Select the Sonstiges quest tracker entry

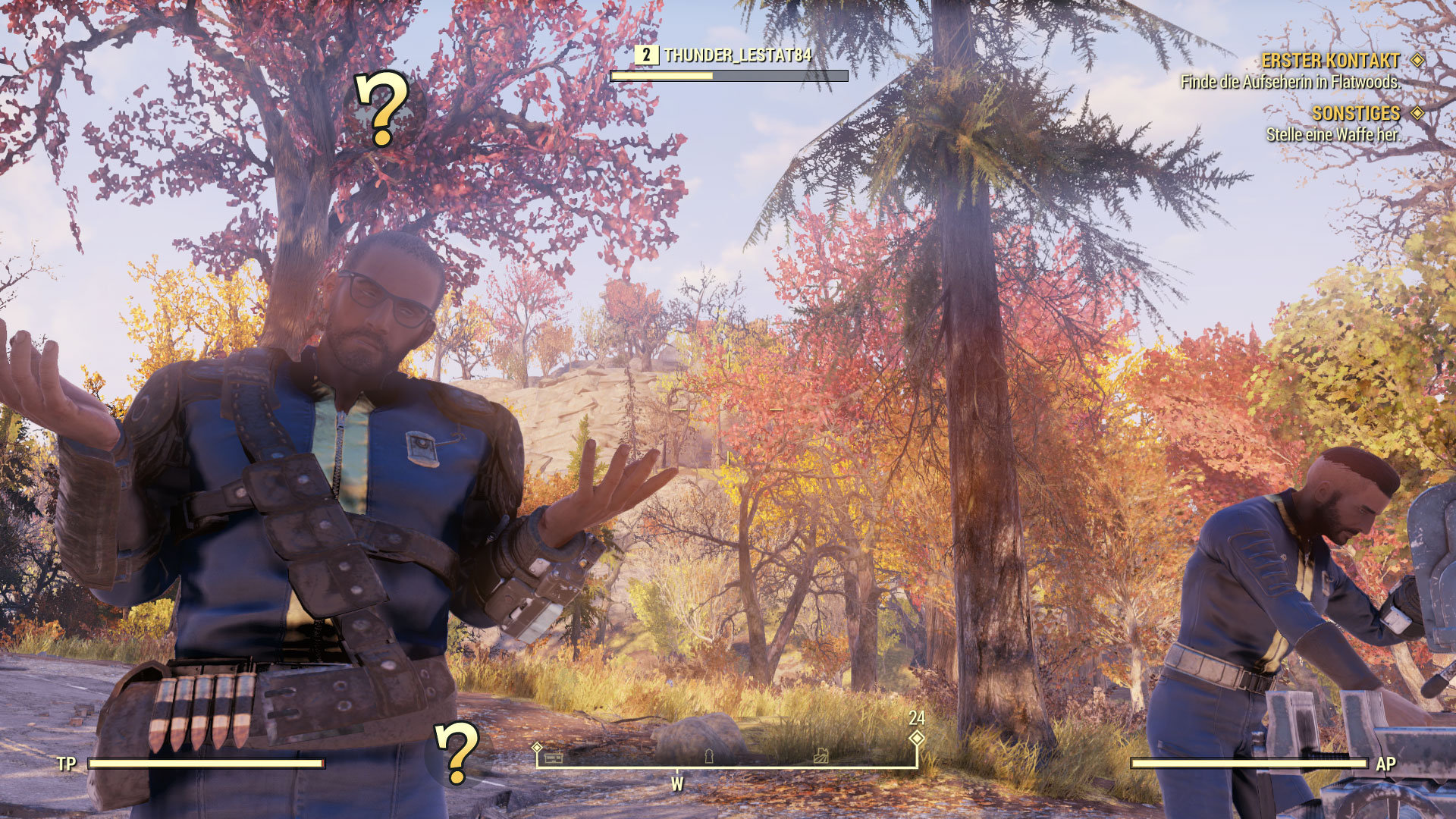click(x=1355, y=114)
